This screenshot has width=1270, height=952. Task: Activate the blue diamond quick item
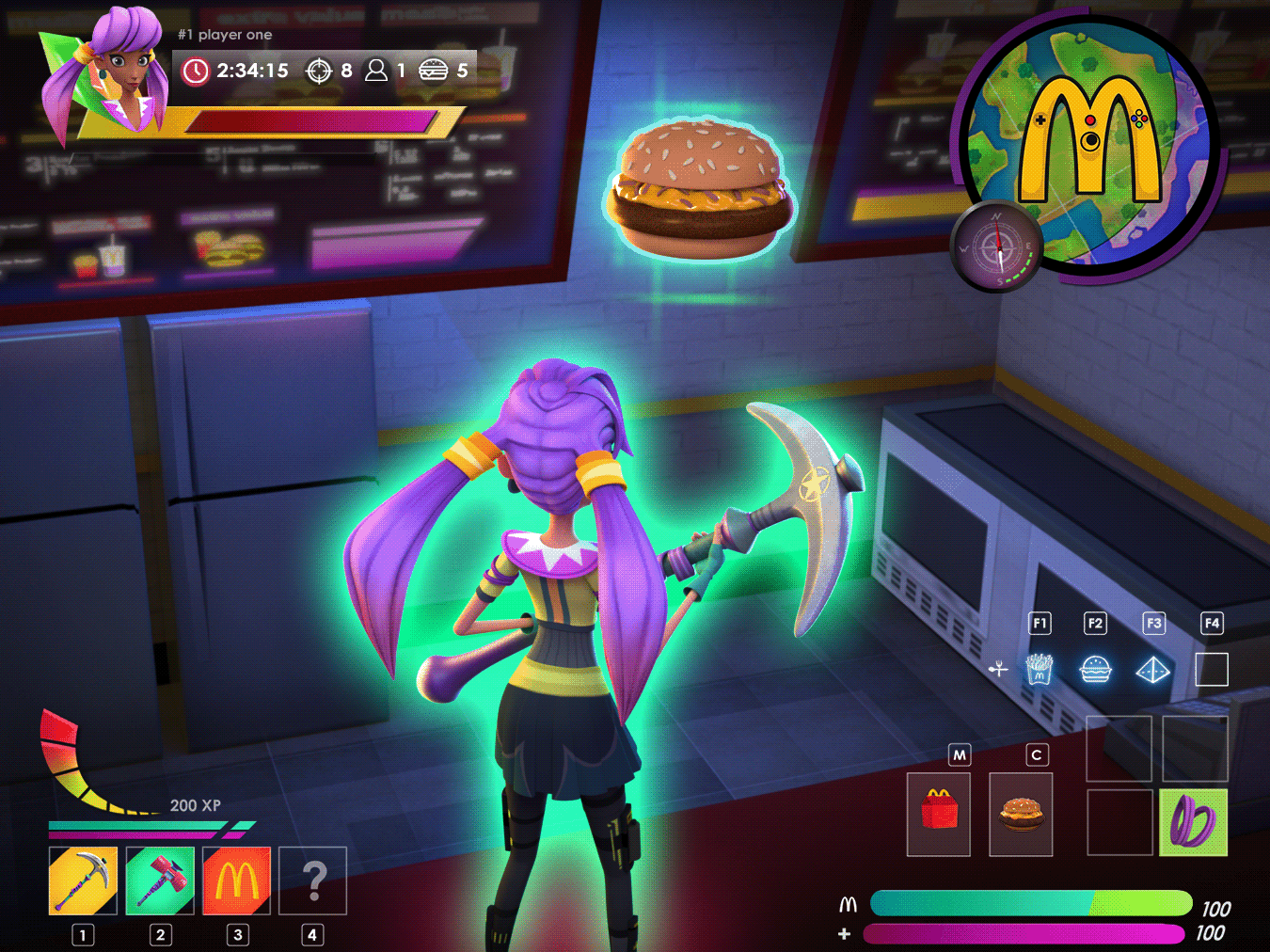point(1153,670)
